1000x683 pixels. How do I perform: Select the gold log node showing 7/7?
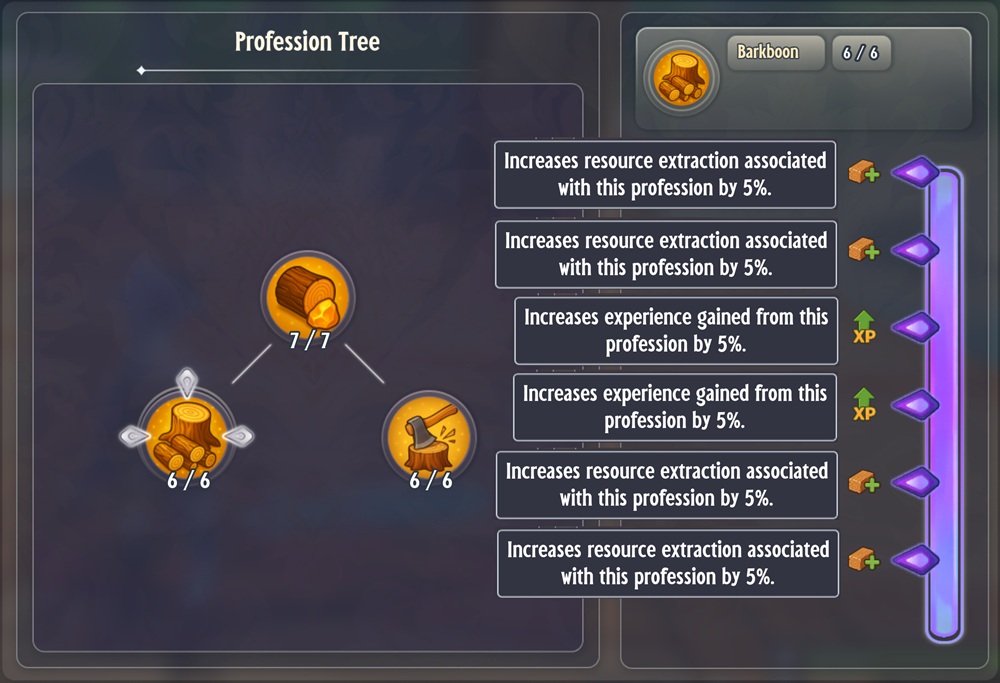[x=307, y=297]
